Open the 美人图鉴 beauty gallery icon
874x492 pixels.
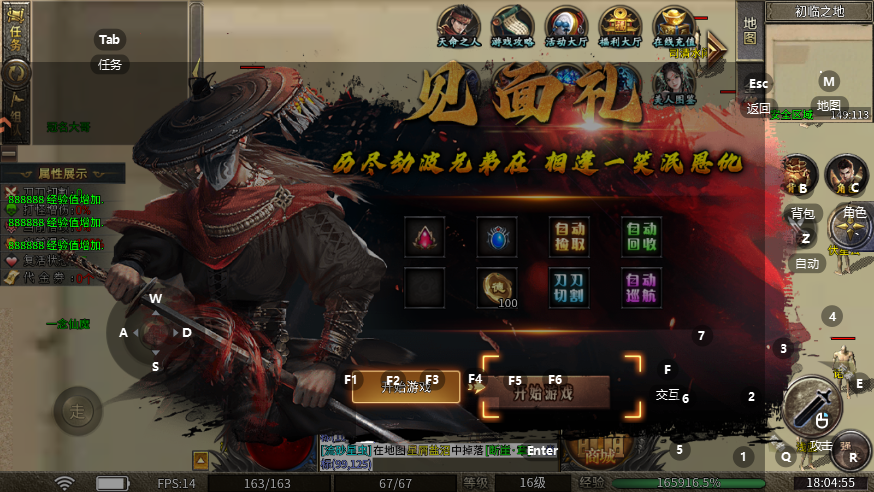point(674,82)
